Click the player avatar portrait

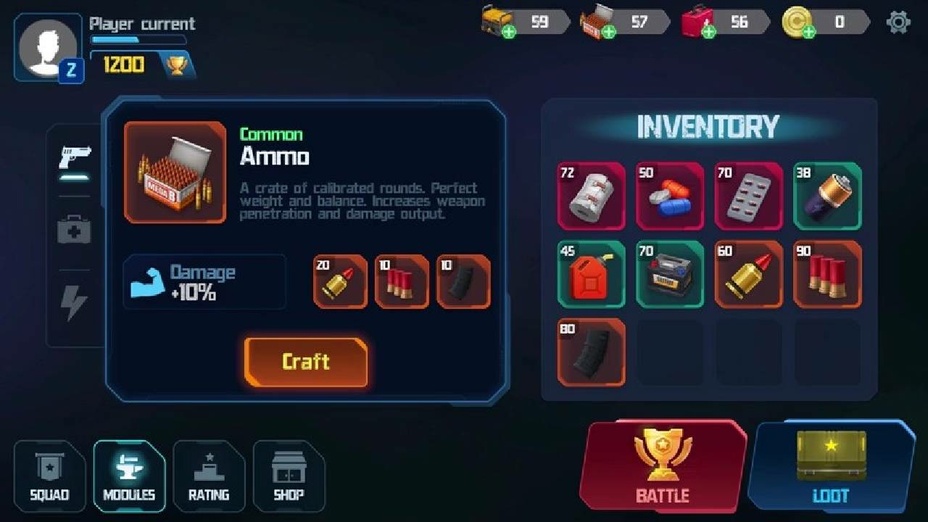coord(47,46)
